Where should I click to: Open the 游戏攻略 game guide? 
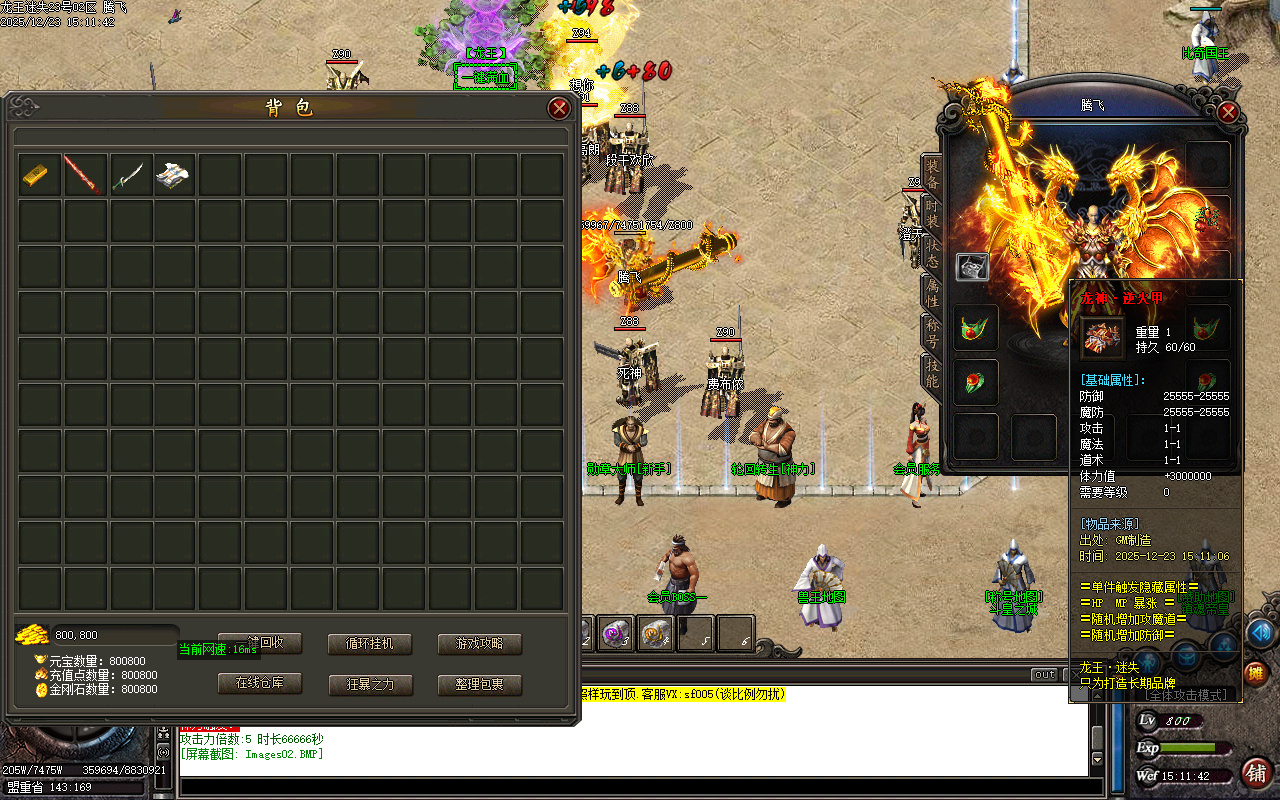click(x=479, y=644)
